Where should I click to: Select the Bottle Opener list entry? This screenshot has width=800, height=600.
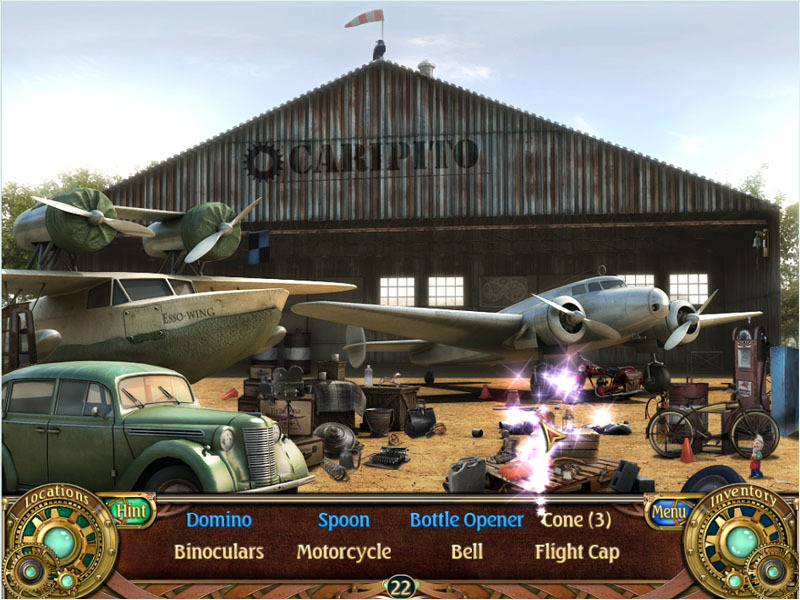pos(466,520)
